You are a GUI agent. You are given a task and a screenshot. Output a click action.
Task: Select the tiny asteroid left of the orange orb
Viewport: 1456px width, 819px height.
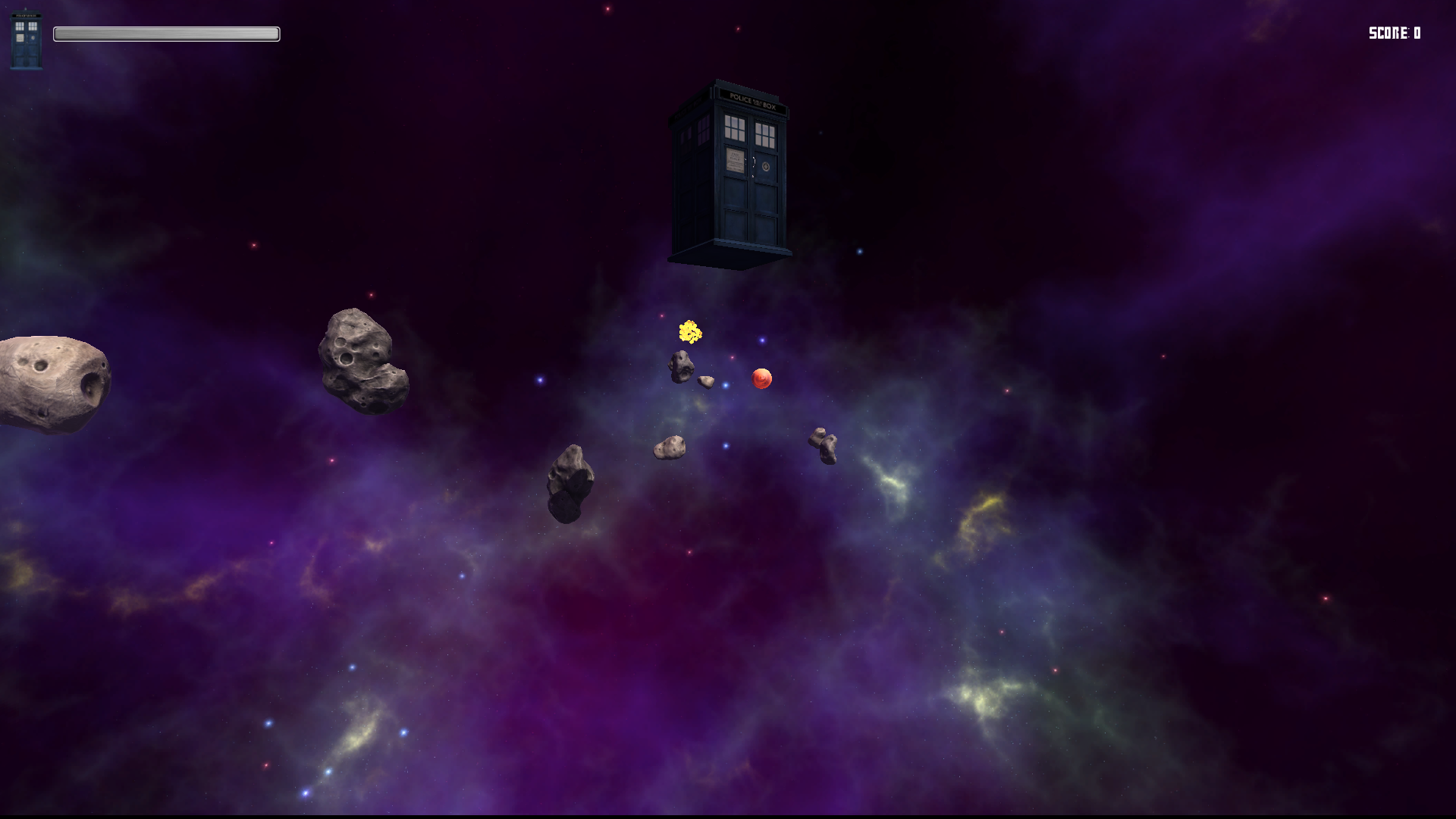705,380
